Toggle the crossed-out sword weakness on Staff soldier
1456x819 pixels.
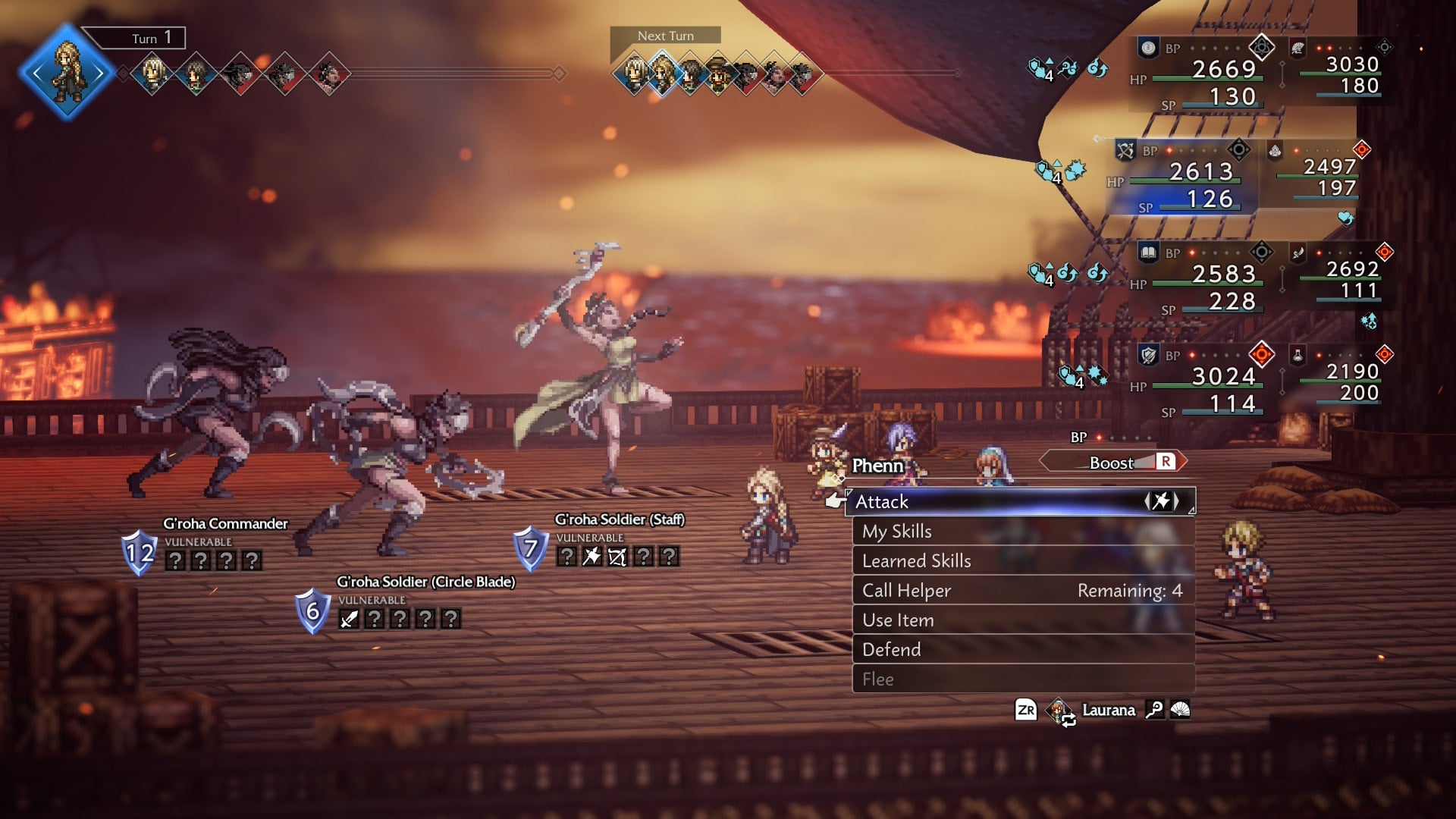(618, 557)
